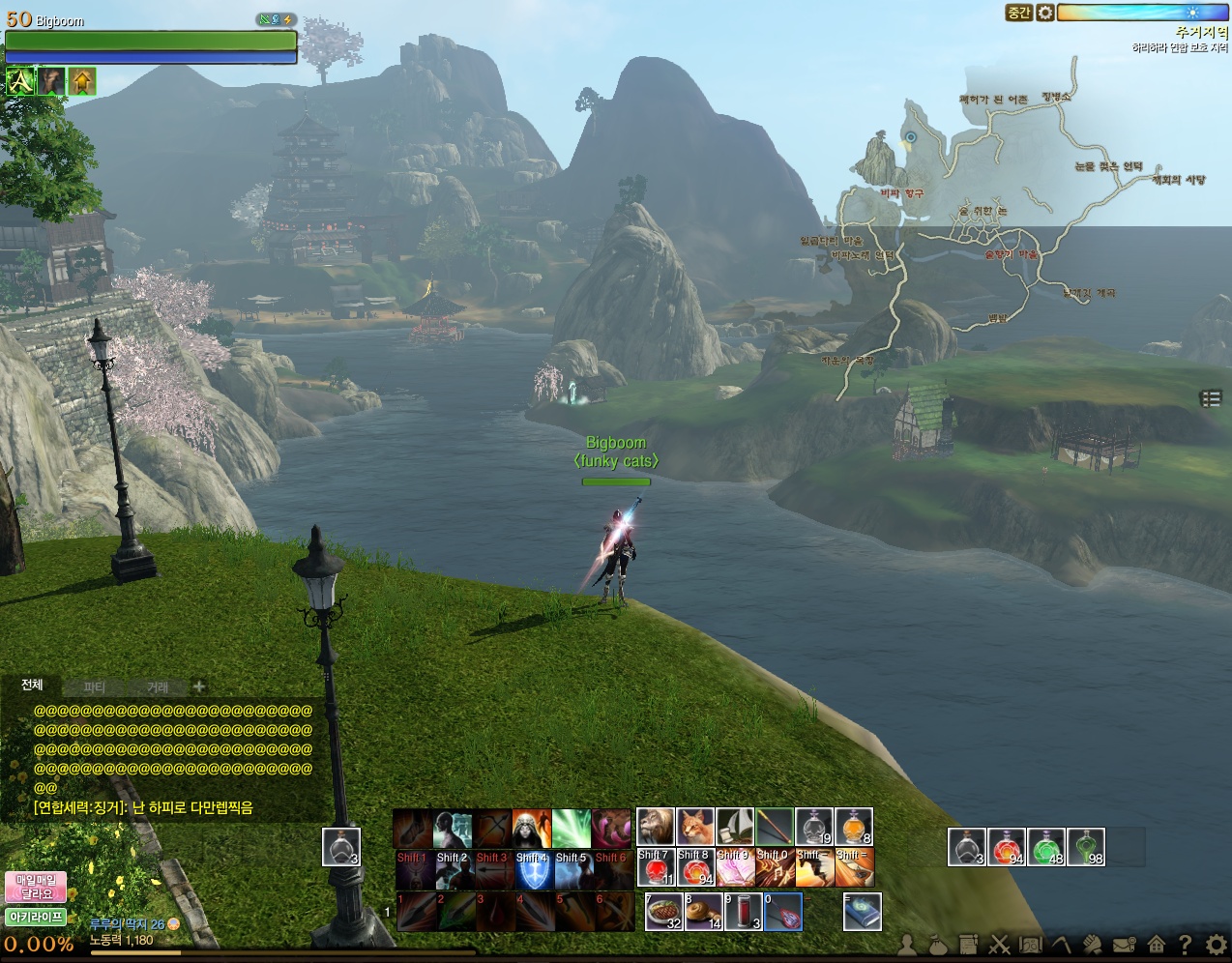Open the character silhouette menu
1232x963 pixels.
[907, 944]
